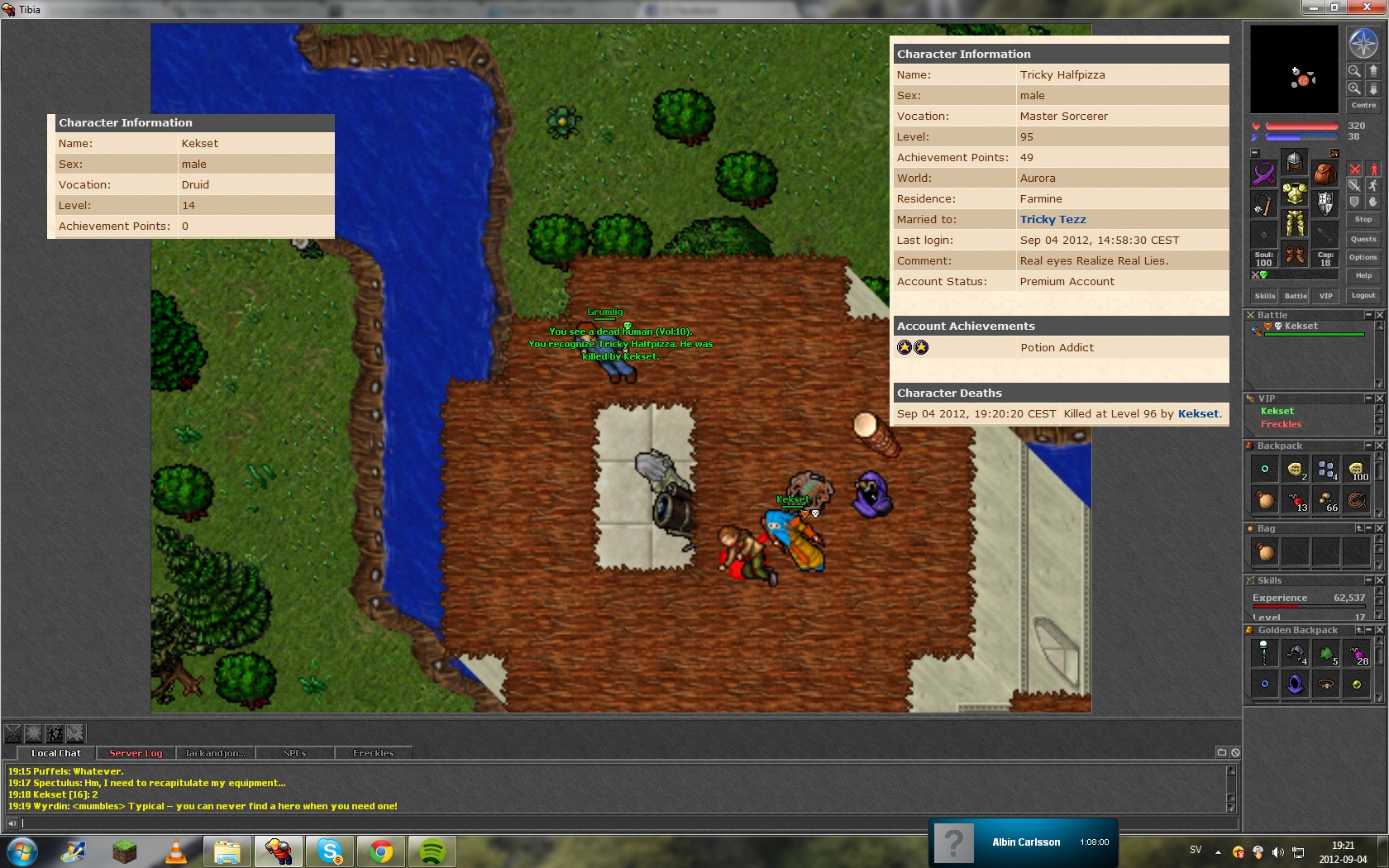
Task: Open the Freckles chat tab
Action: tap(373, 753)
